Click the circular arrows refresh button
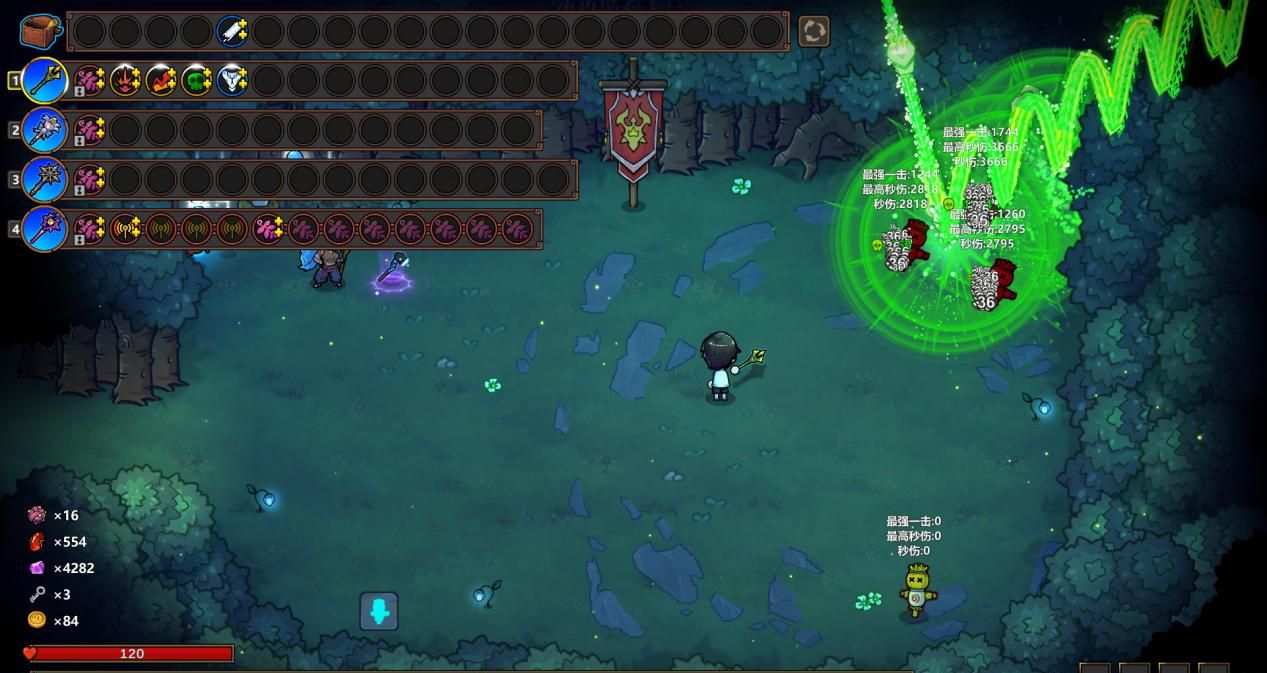The height and width of the screenshot is (673, 1267). tap(814, 31)
